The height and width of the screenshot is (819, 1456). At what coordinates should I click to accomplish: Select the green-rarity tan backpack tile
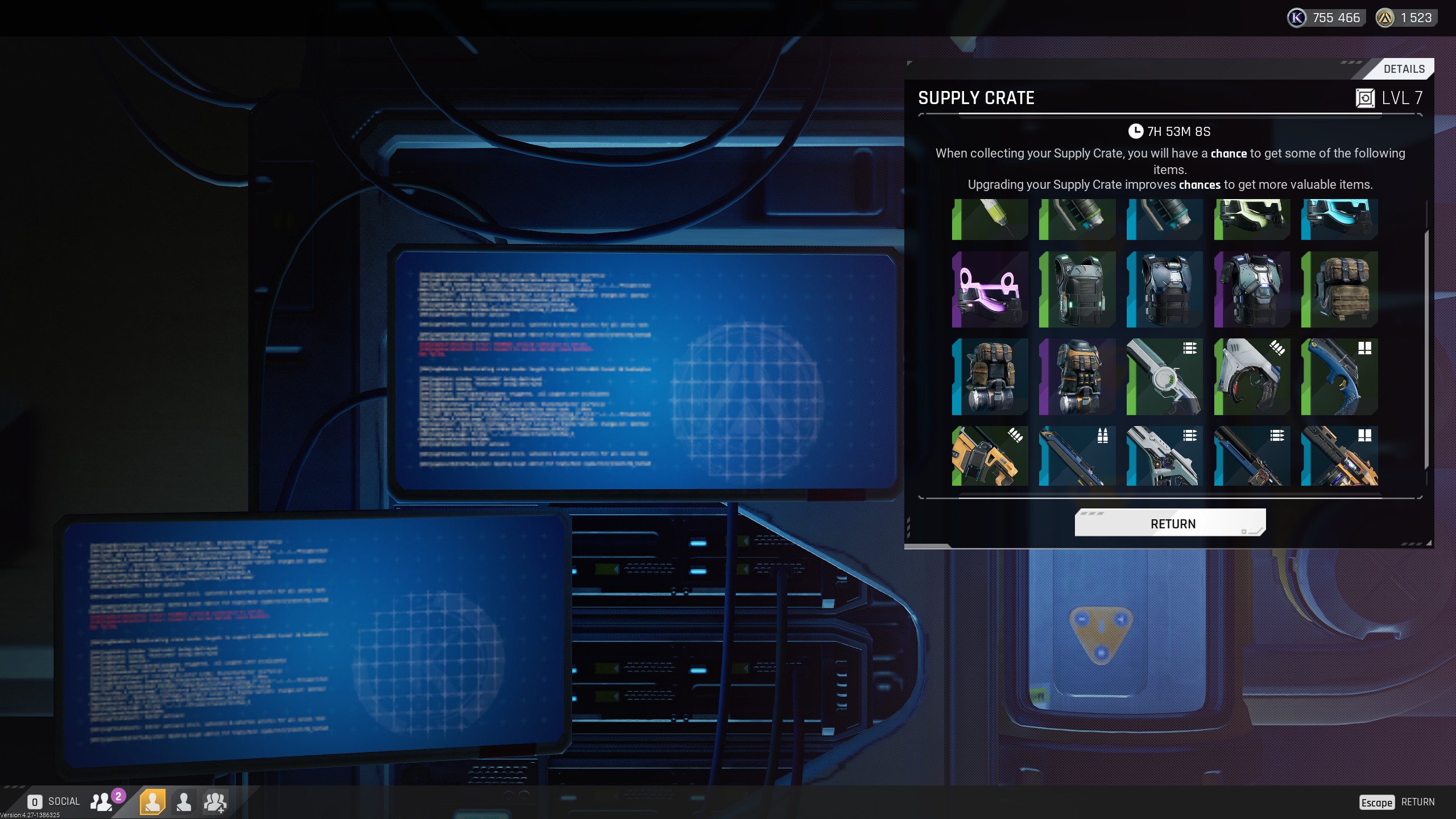(1339, 289)
